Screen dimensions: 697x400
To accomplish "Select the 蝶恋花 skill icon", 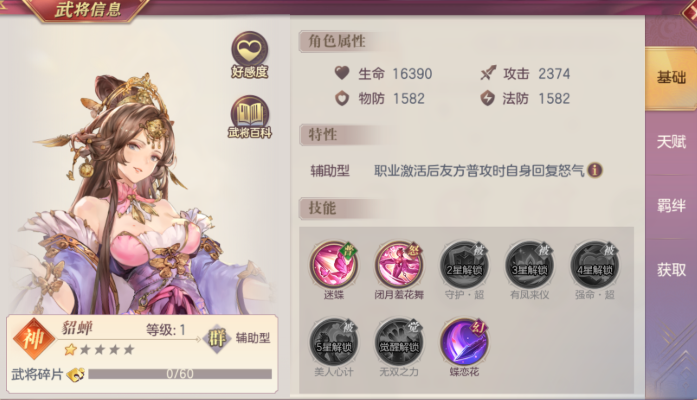I will pos(464,340).
